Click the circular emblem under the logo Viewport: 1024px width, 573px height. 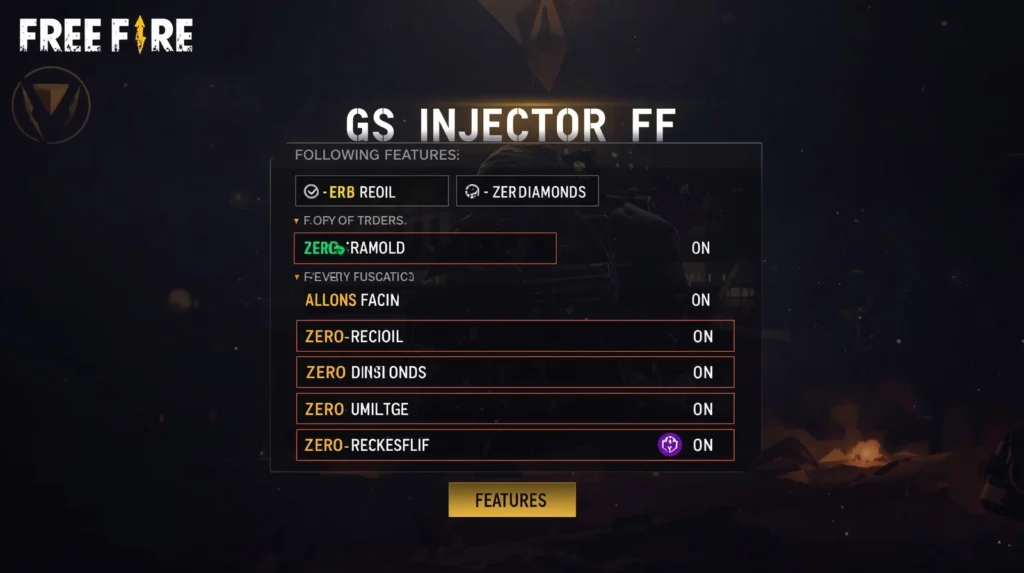[51, 104]
